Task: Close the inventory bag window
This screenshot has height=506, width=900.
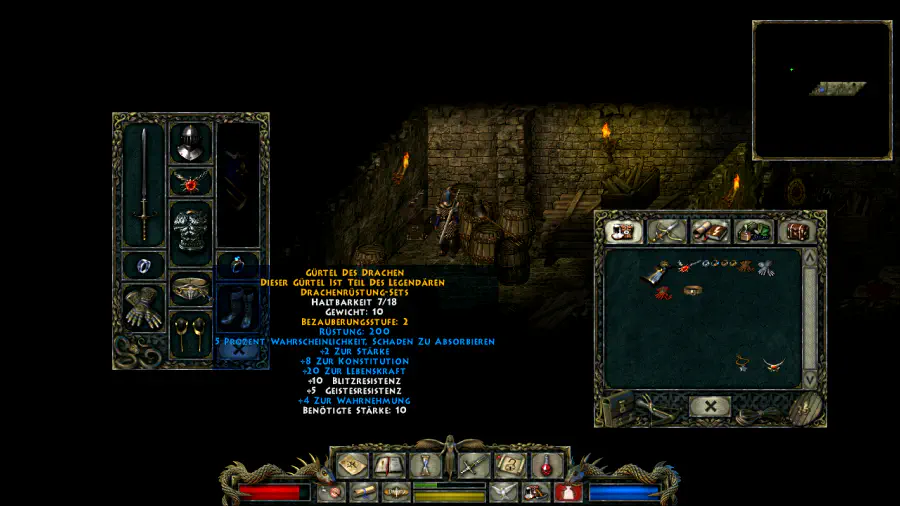Action: tap(709, 407)
